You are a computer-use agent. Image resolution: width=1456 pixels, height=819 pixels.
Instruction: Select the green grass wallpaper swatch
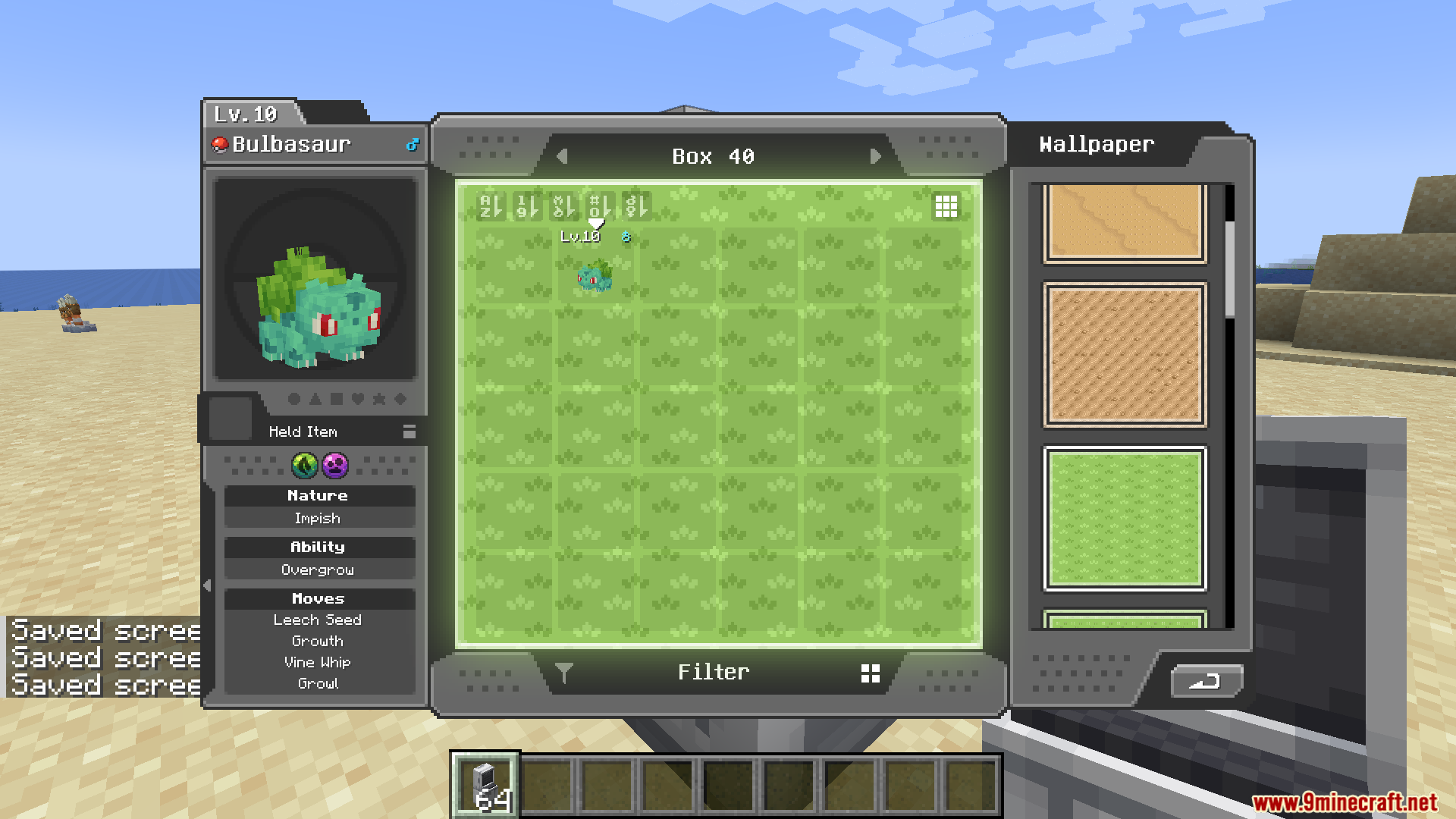point(1125,519)
